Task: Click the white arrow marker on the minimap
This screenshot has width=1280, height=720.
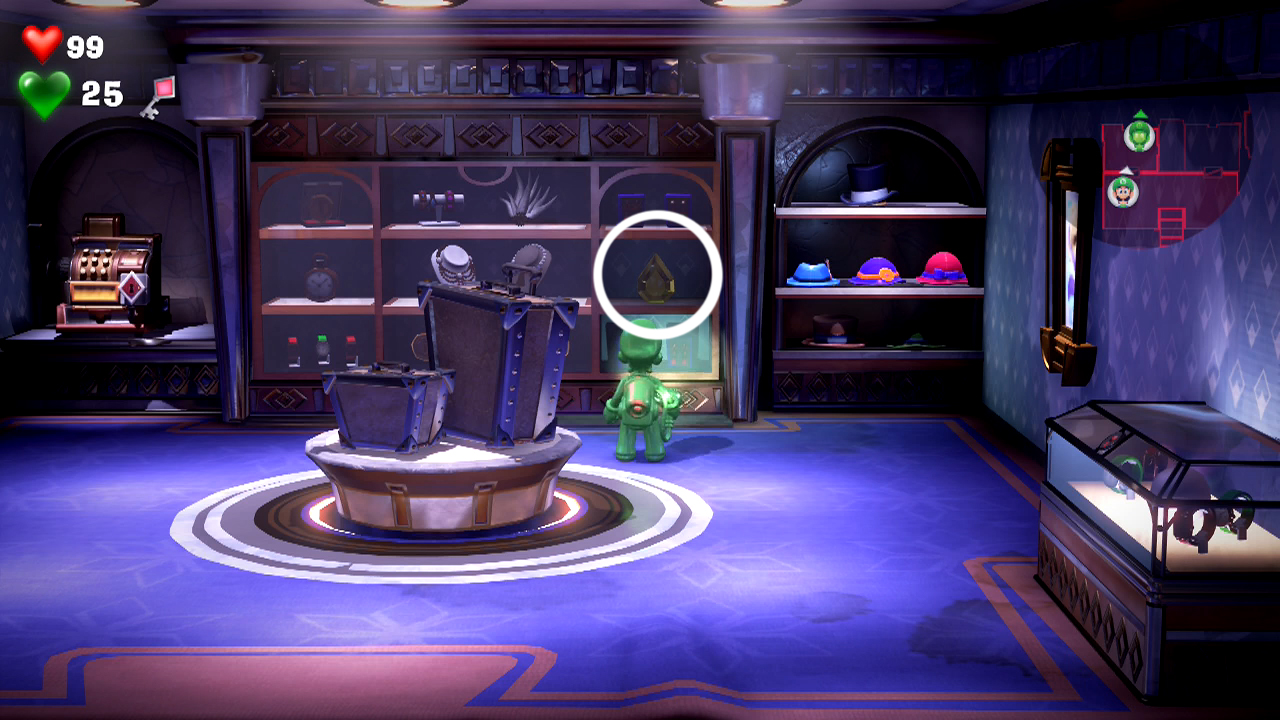Action: [x=1126, y=171]
